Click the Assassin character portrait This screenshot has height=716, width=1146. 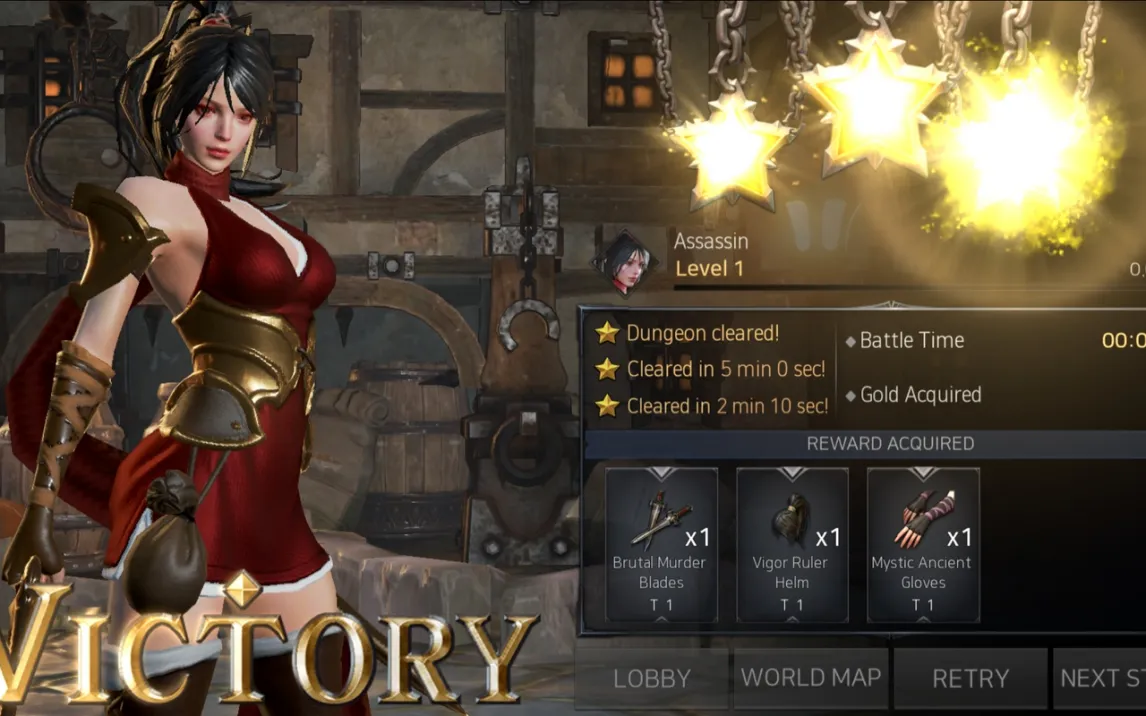pos(627,262)
